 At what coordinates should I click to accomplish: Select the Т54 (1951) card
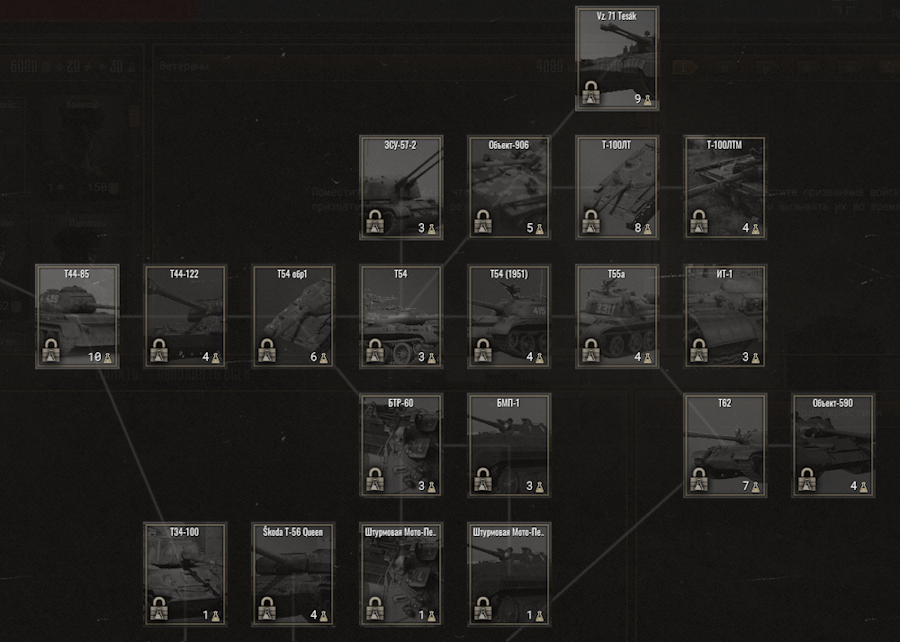(509, 316)
